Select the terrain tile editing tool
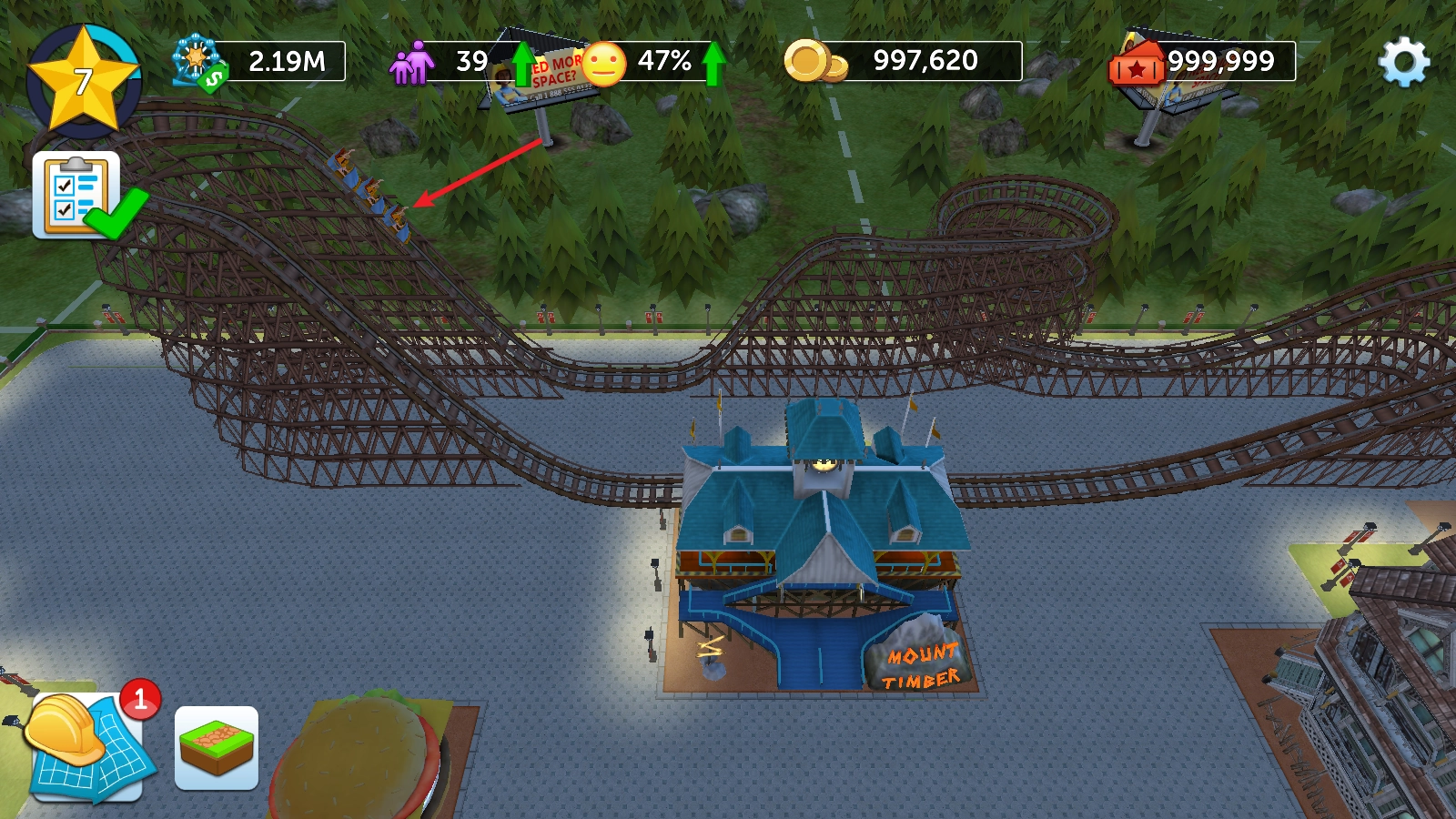The width and height of the screenshot is (1456, 819). [217, 748]
